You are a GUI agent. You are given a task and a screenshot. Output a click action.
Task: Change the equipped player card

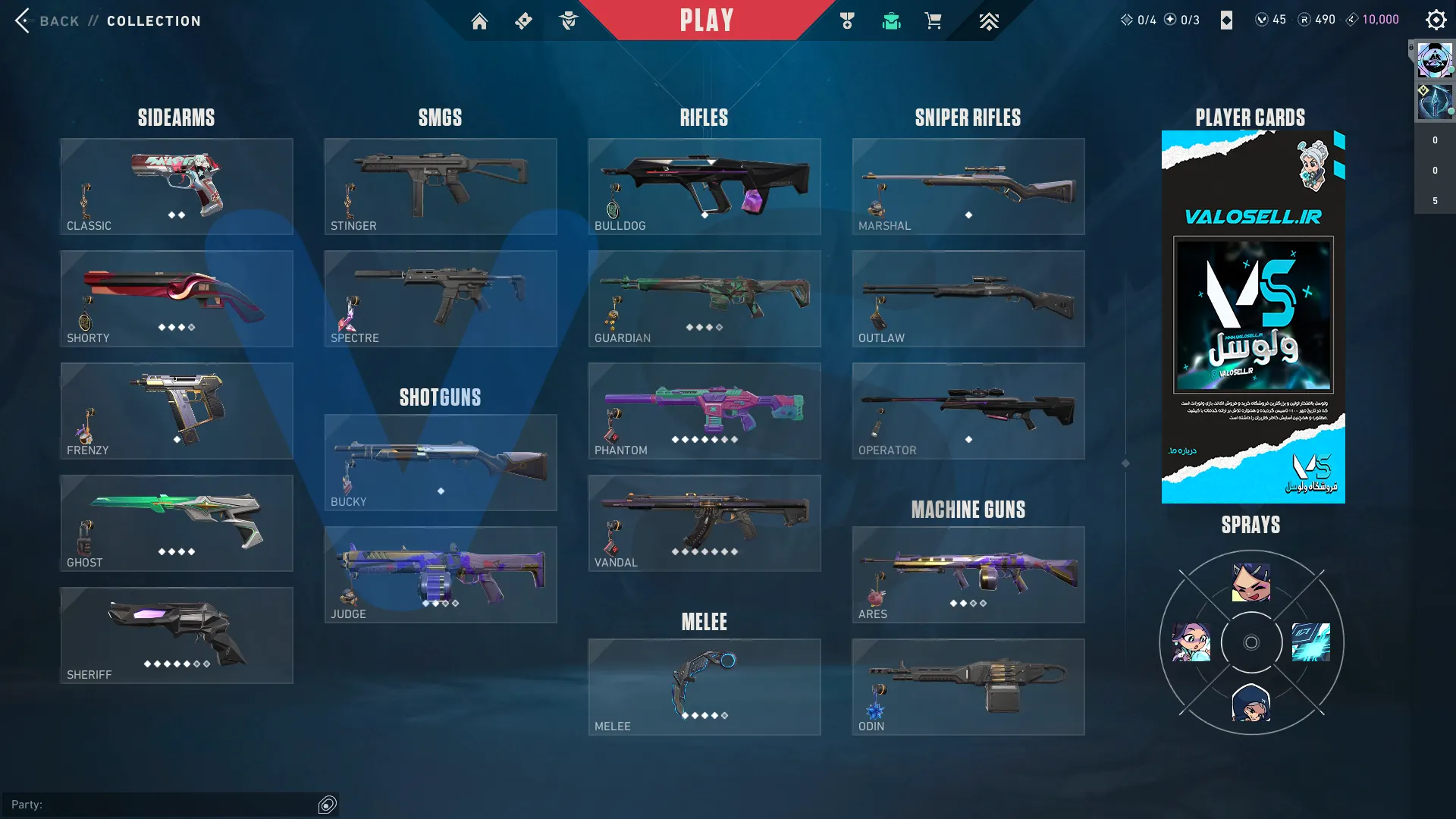tap(1253, 317)
